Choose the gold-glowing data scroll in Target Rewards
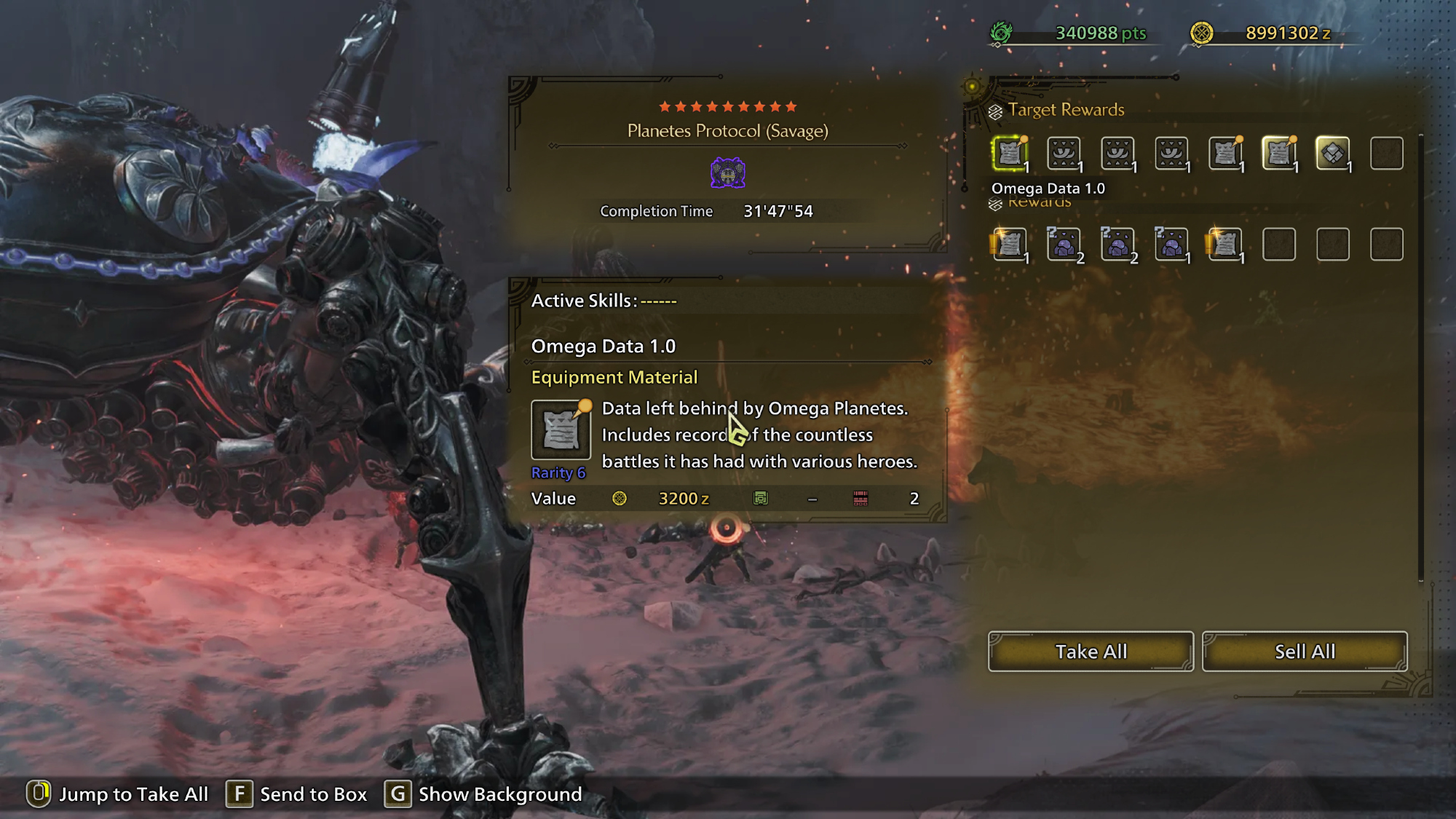Viewport: 1456px width, 819px height. (x=1279, y=154)
